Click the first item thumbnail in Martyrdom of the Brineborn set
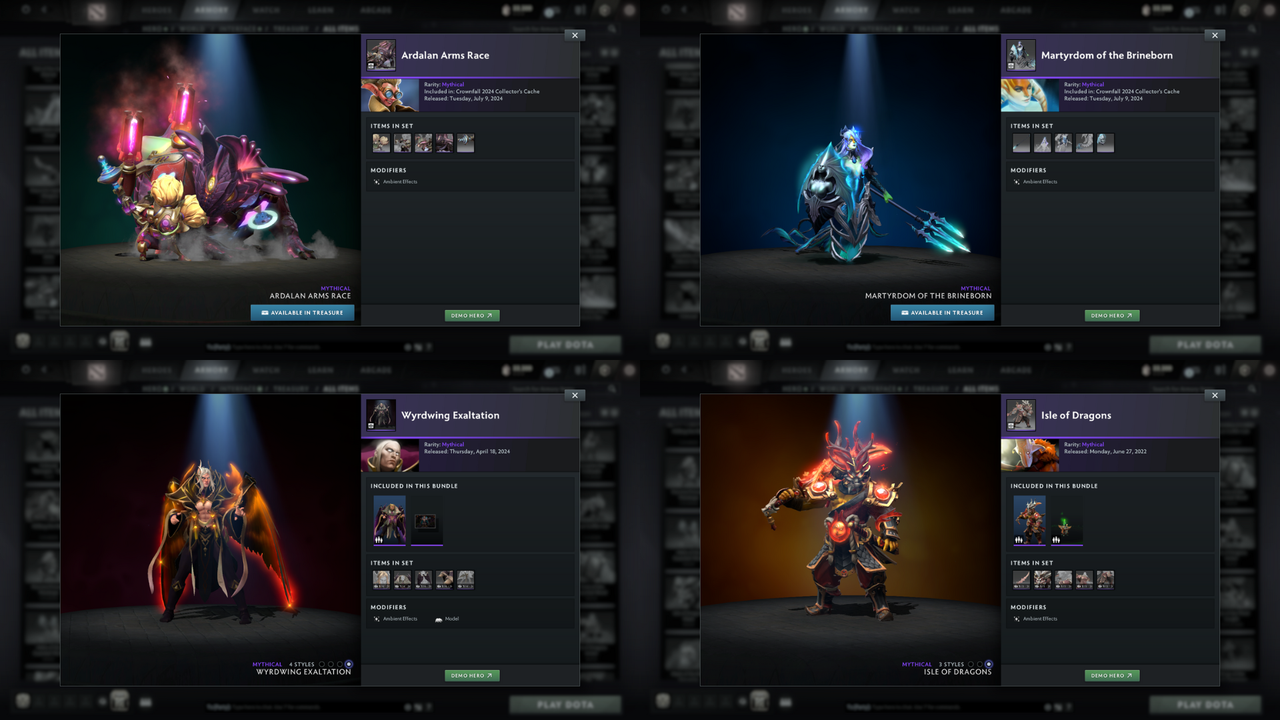 1021,143
